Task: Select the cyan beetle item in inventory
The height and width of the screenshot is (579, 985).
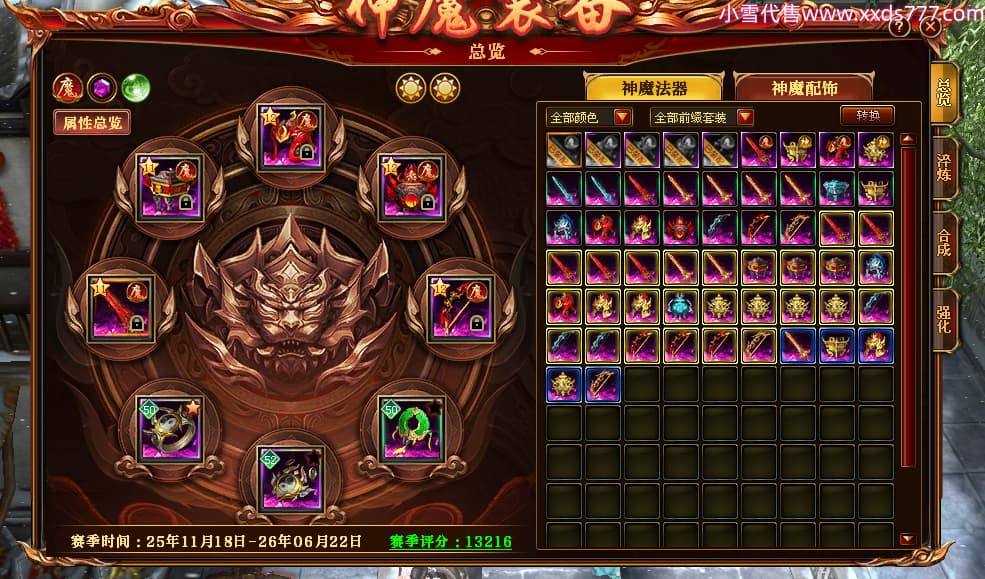Action: [681, 304]
